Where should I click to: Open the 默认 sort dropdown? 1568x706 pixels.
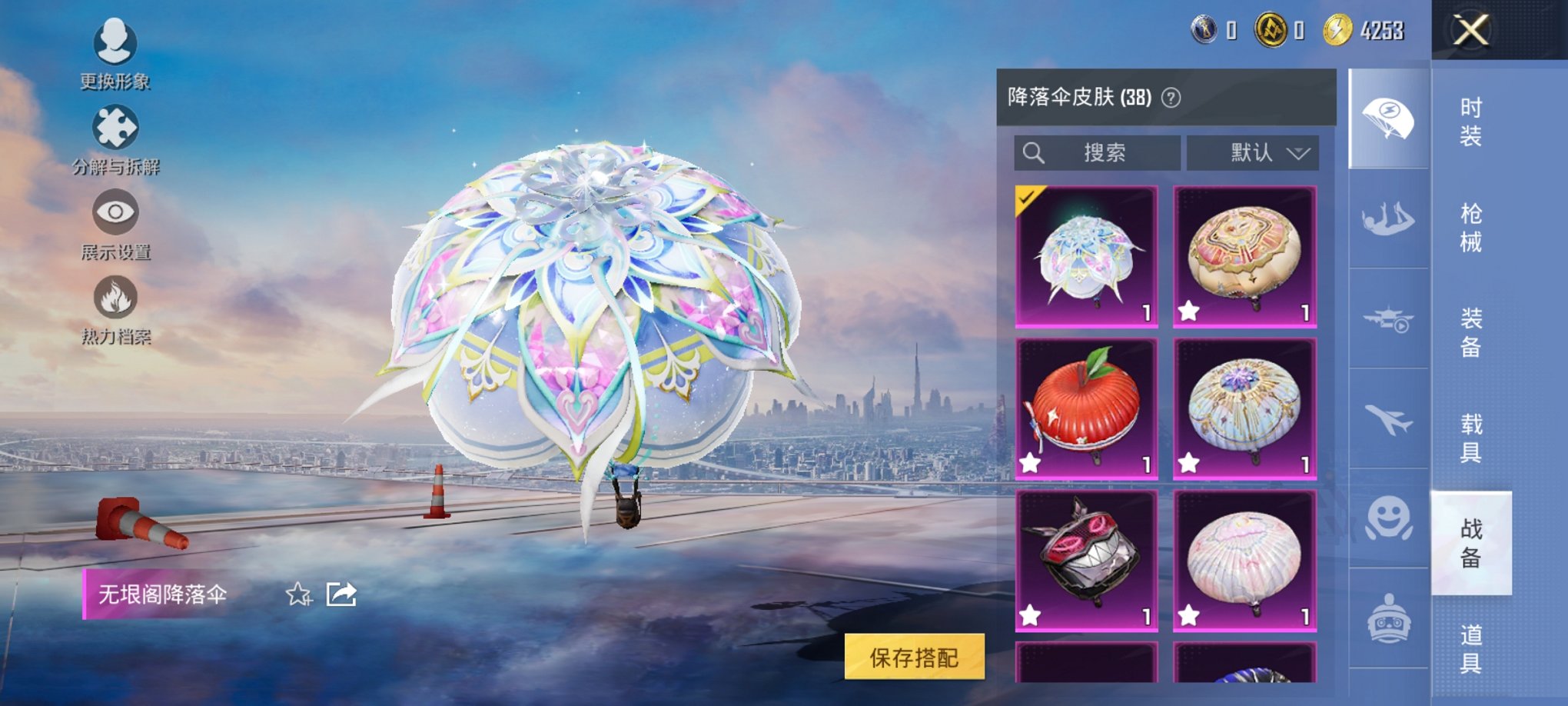[x=1253, y=153]
